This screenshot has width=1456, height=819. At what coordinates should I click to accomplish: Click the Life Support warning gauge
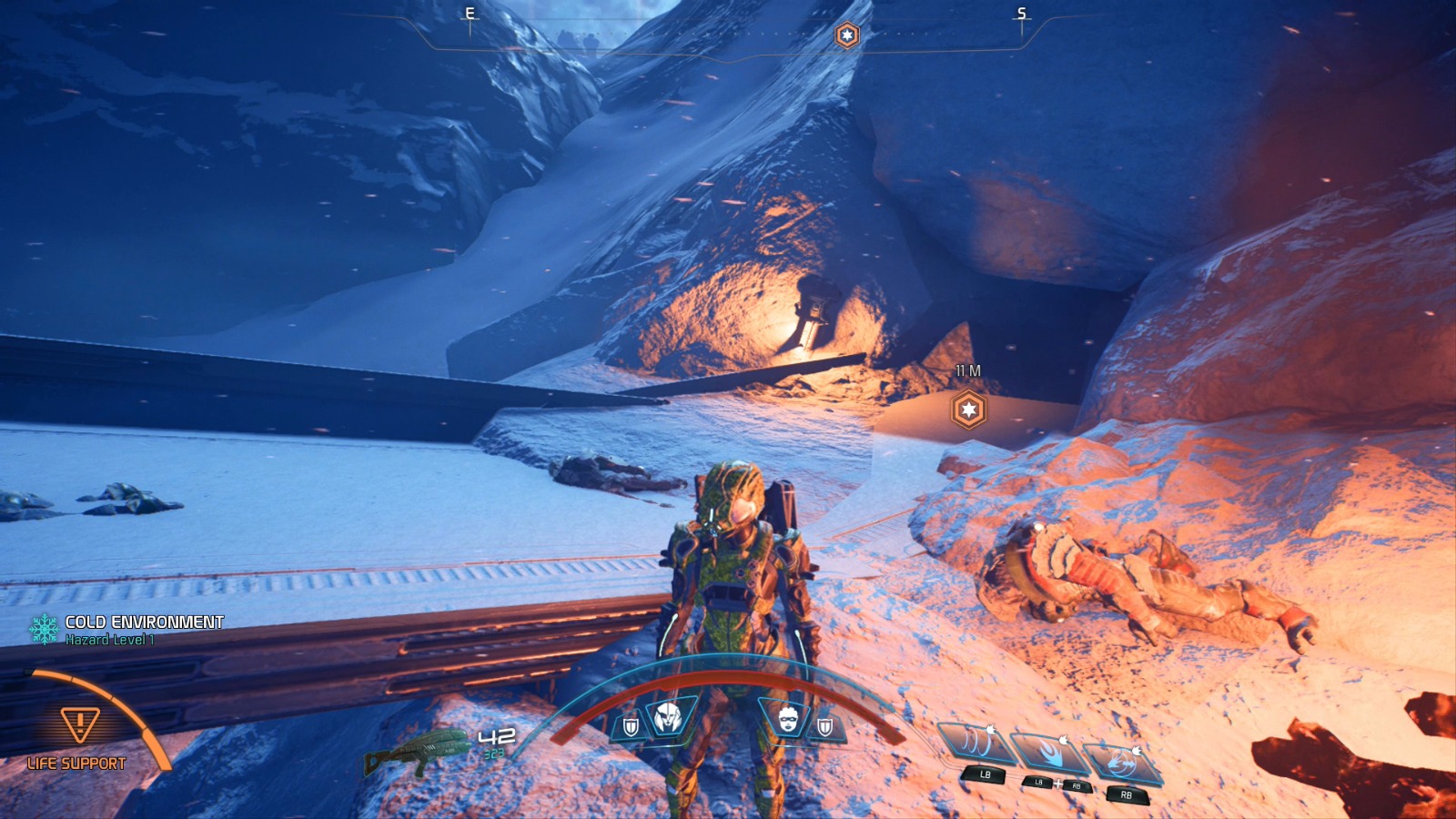(x=80, y=726)
